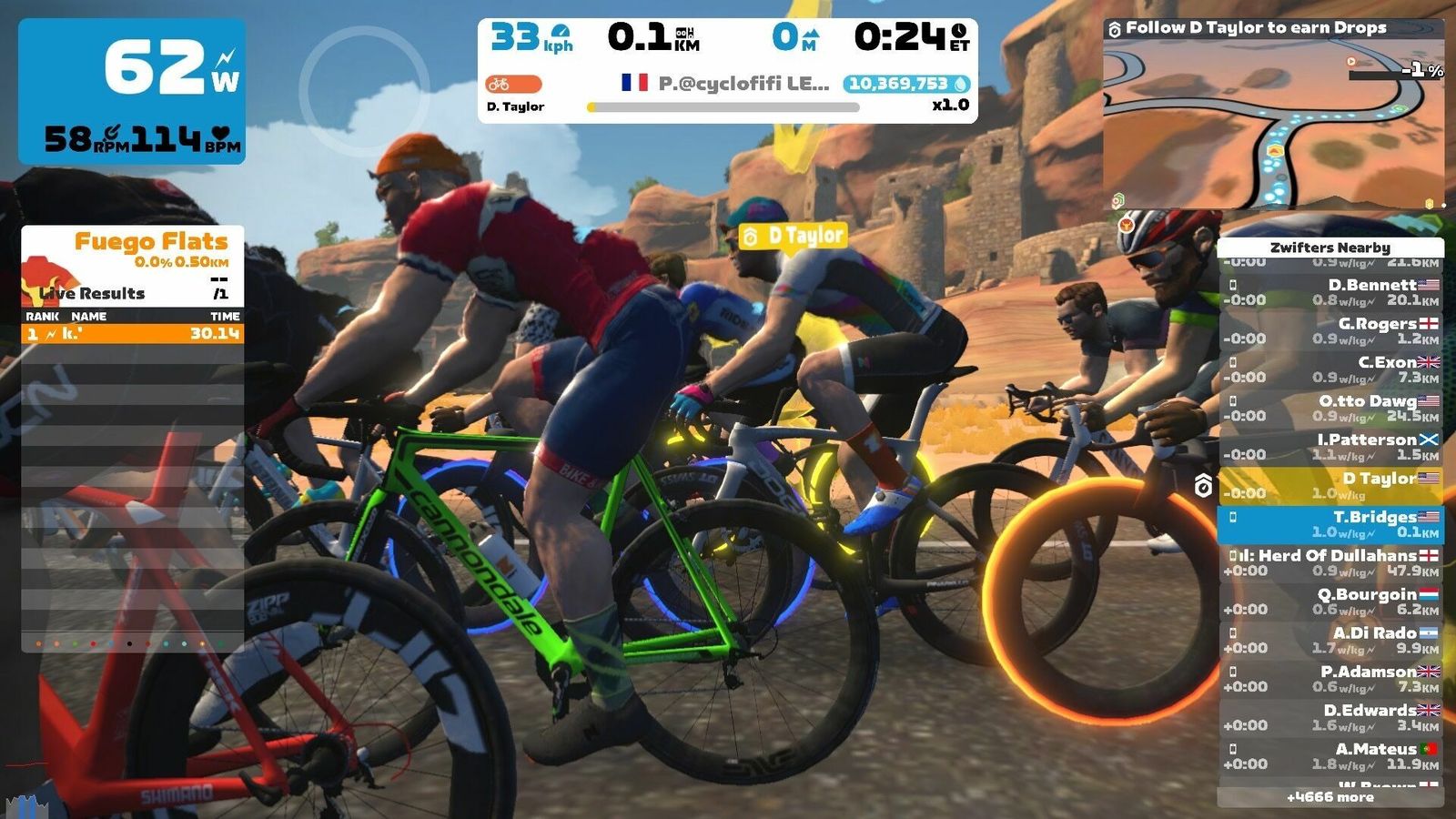1456x819 pixels.
Task: Open the Fuego Flats live results panel
Action: (133, 266)
